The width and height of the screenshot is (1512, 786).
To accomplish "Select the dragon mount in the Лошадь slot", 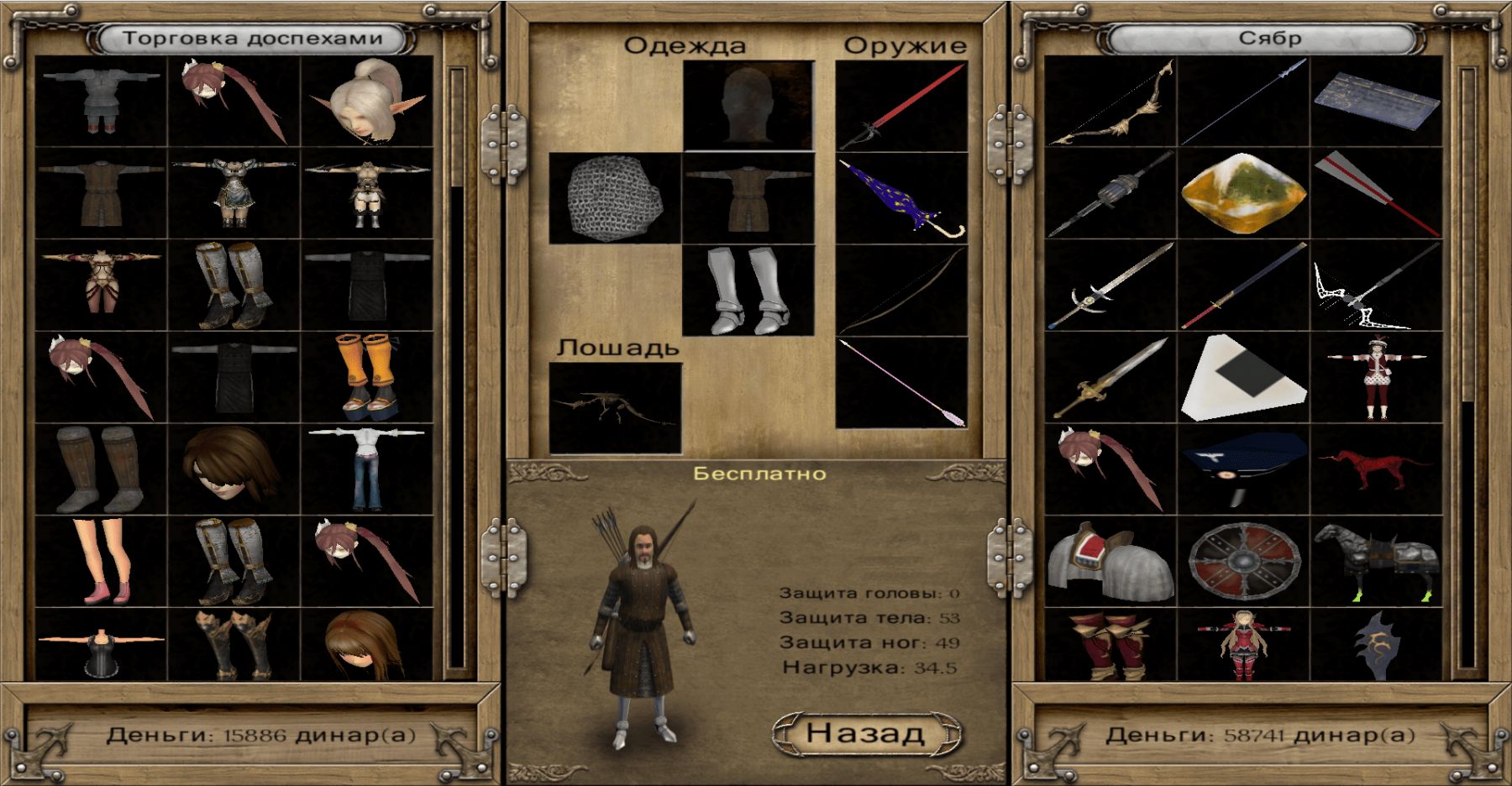I will click(615, 408).
